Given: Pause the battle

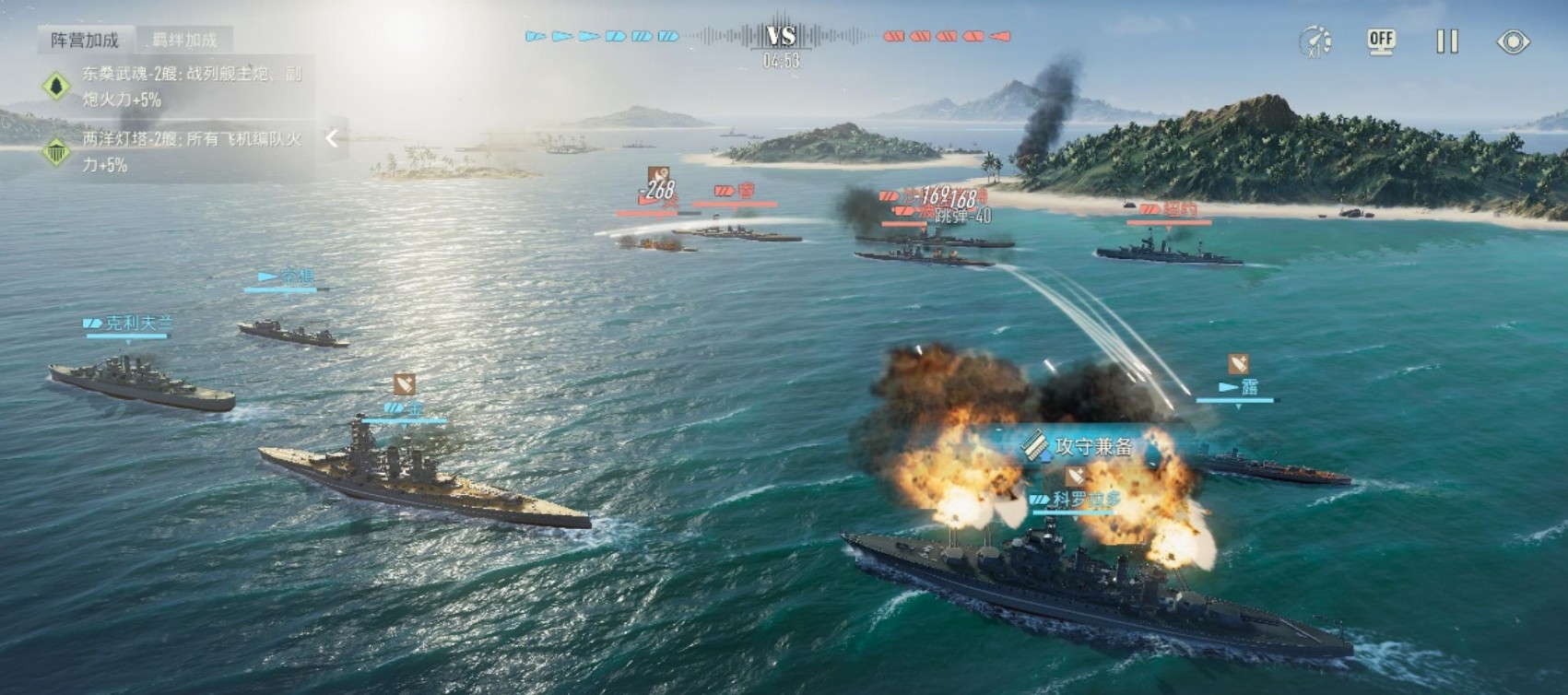Looking at the screenshot, I should (x=1446, y=41).
